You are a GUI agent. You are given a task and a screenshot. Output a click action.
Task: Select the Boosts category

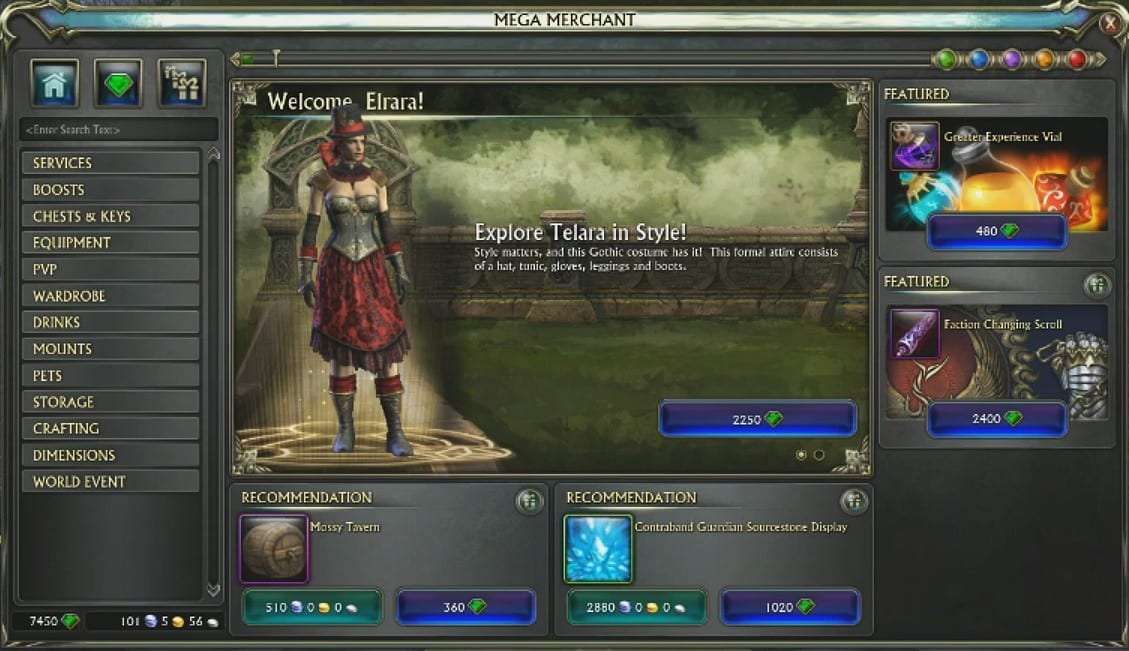pos(110,190)
